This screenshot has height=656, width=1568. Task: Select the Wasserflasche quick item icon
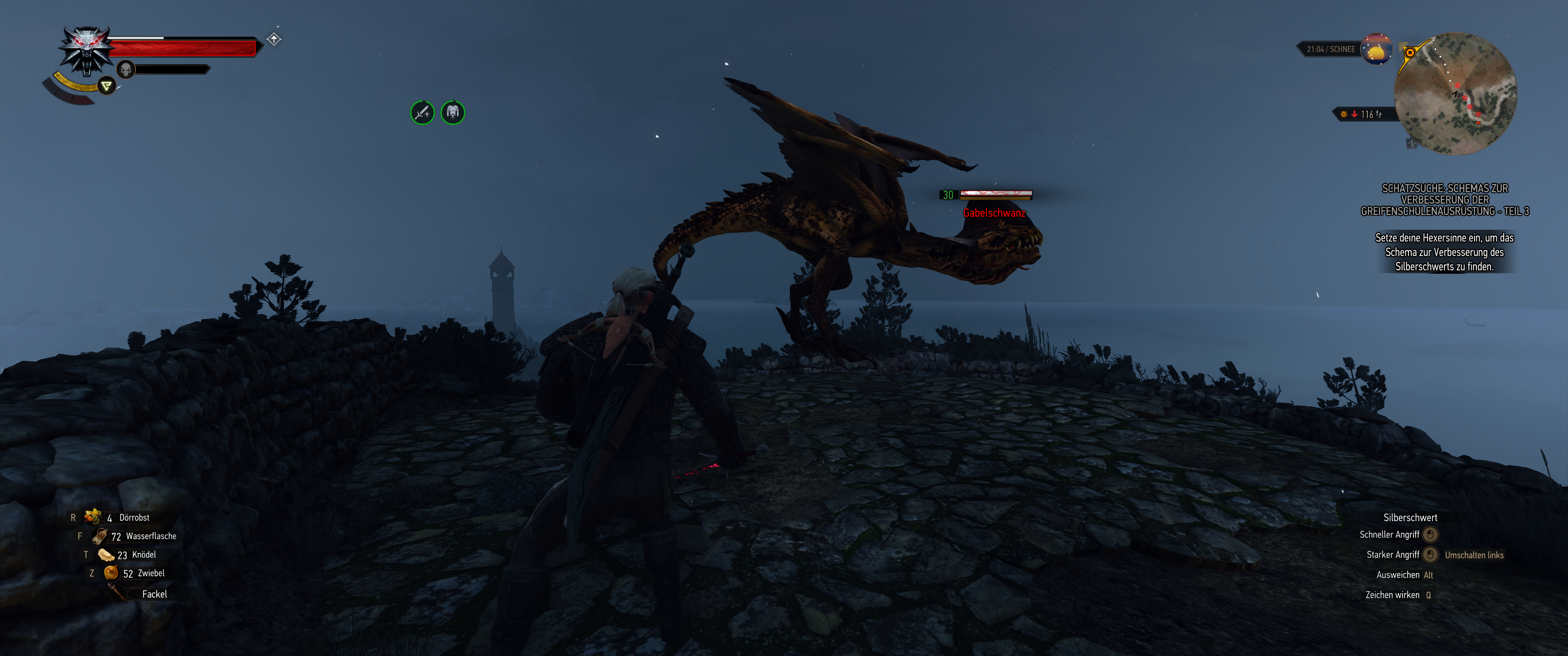(100, 536)
